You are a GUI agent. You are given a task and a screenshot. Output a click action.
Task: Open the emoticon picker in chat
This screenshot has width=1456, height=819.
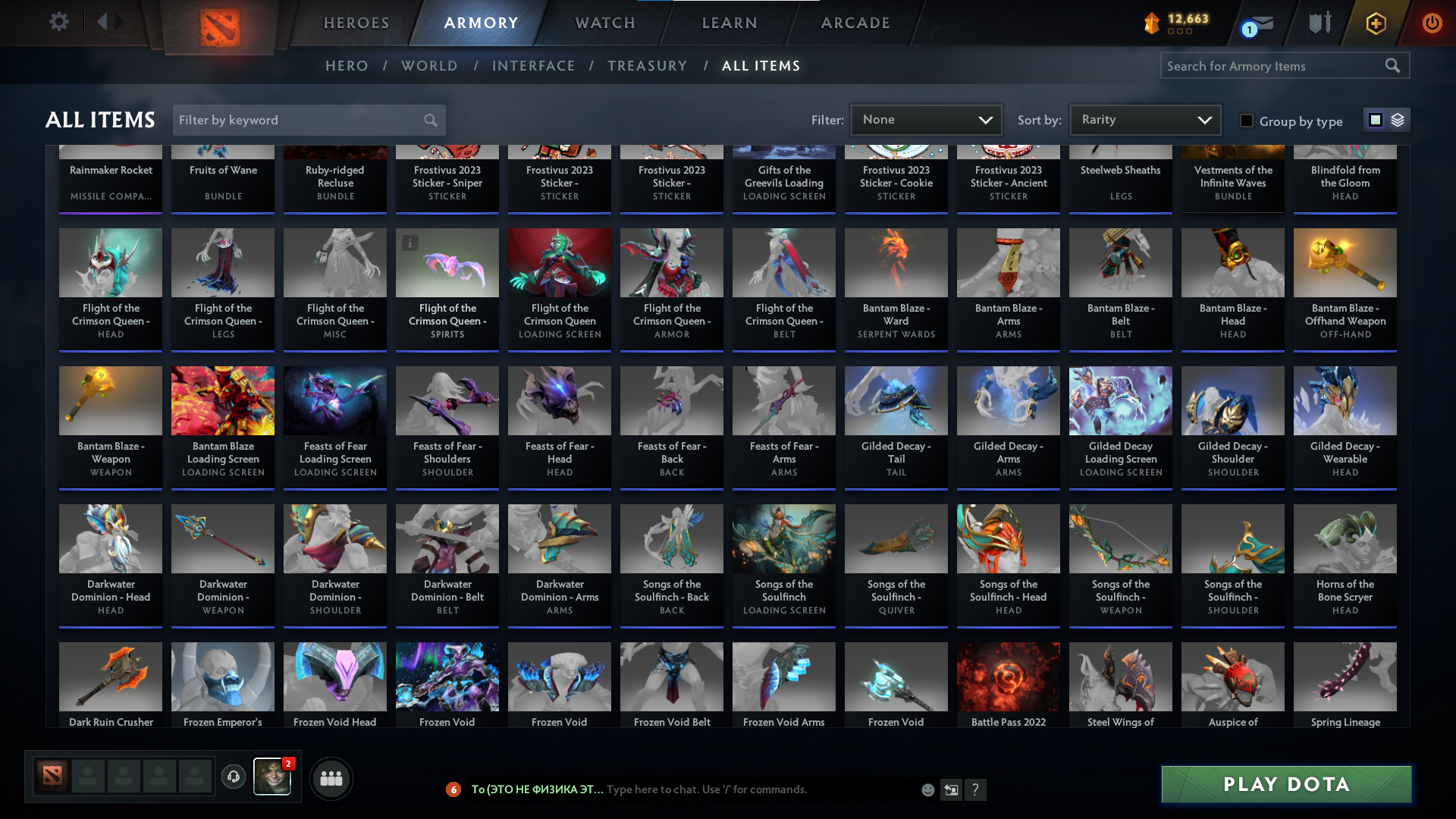point(927,789)
